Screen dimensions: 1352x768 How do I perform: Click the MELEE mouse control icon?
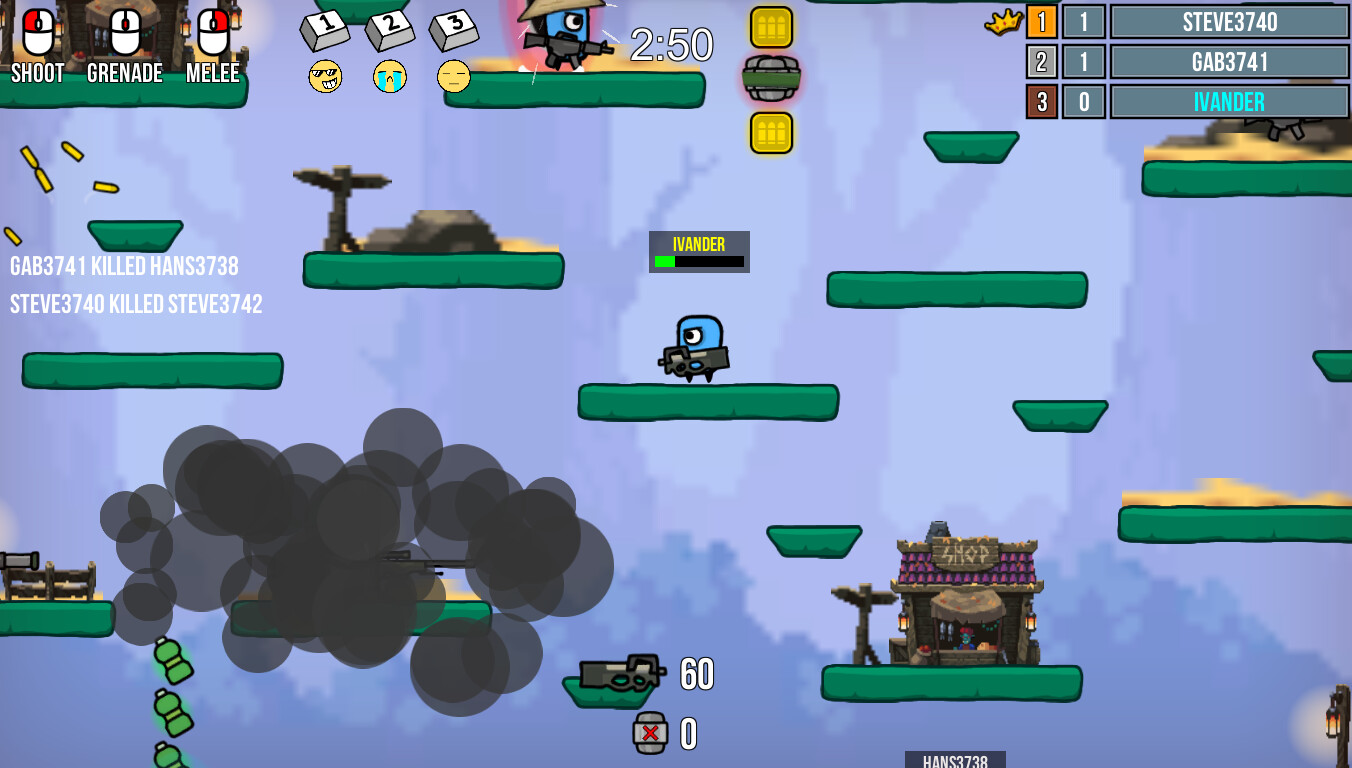211,30
